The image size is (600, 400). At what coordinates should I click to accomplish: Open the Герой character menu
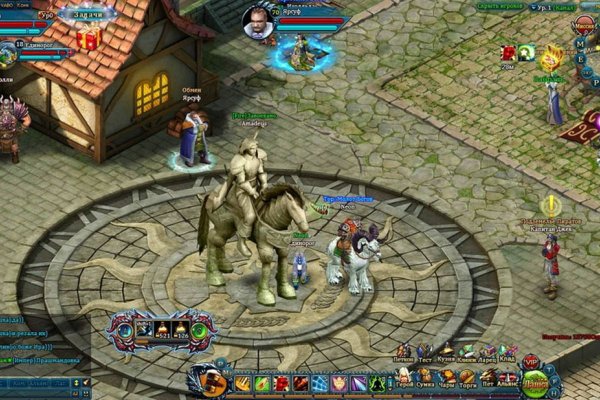click(404, 378)
